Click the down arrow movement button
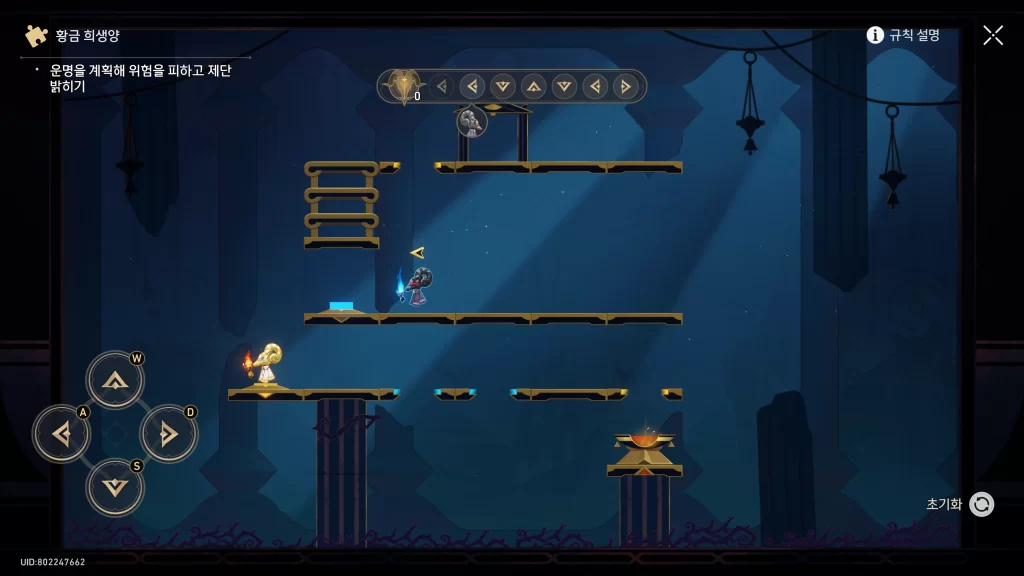The height and width of the screenshot is (576, 1024). (x=115, y=487)
